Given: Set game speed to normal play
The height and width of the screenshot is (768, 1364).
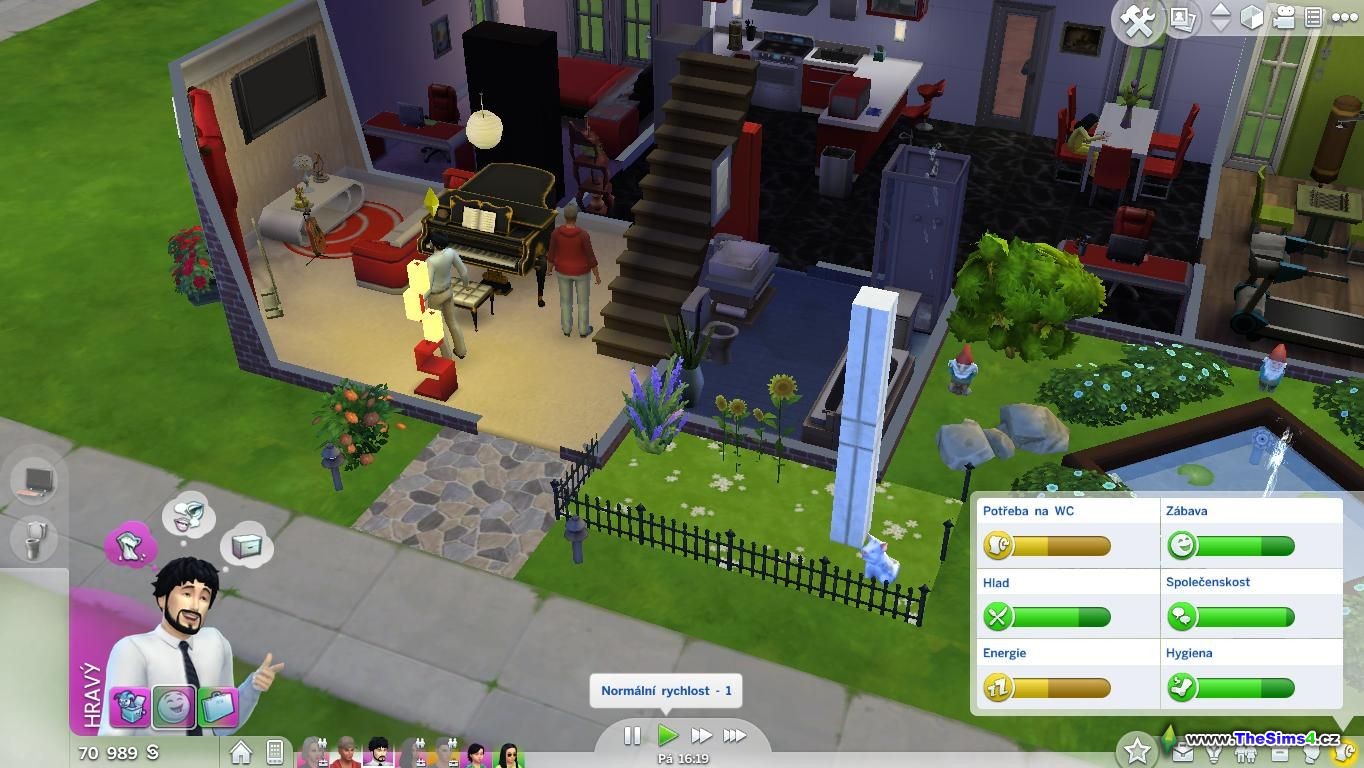Looking at the screenshot, I should [667, 736].
